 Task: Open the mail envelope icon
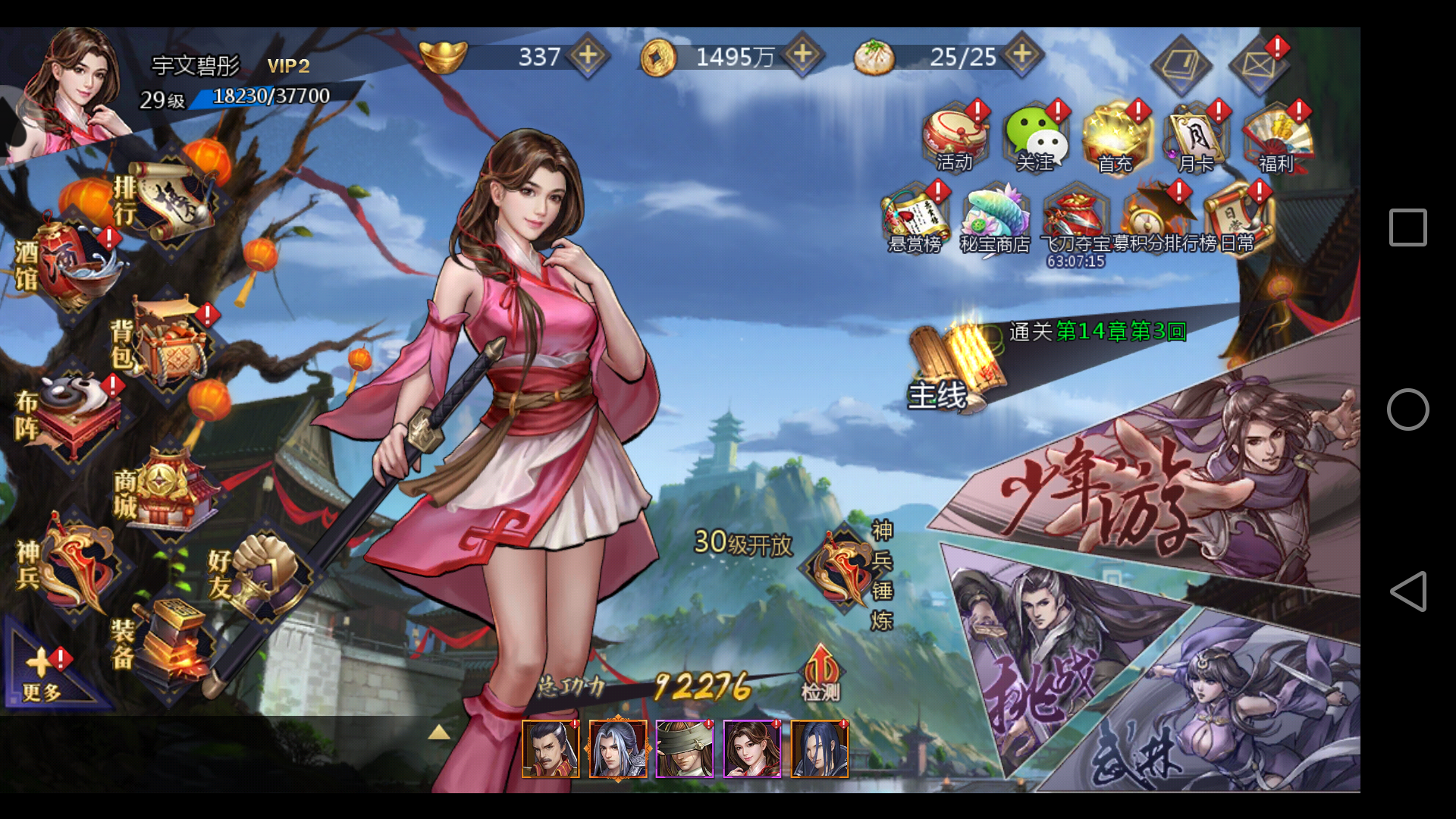click(x=1257, y=64)
